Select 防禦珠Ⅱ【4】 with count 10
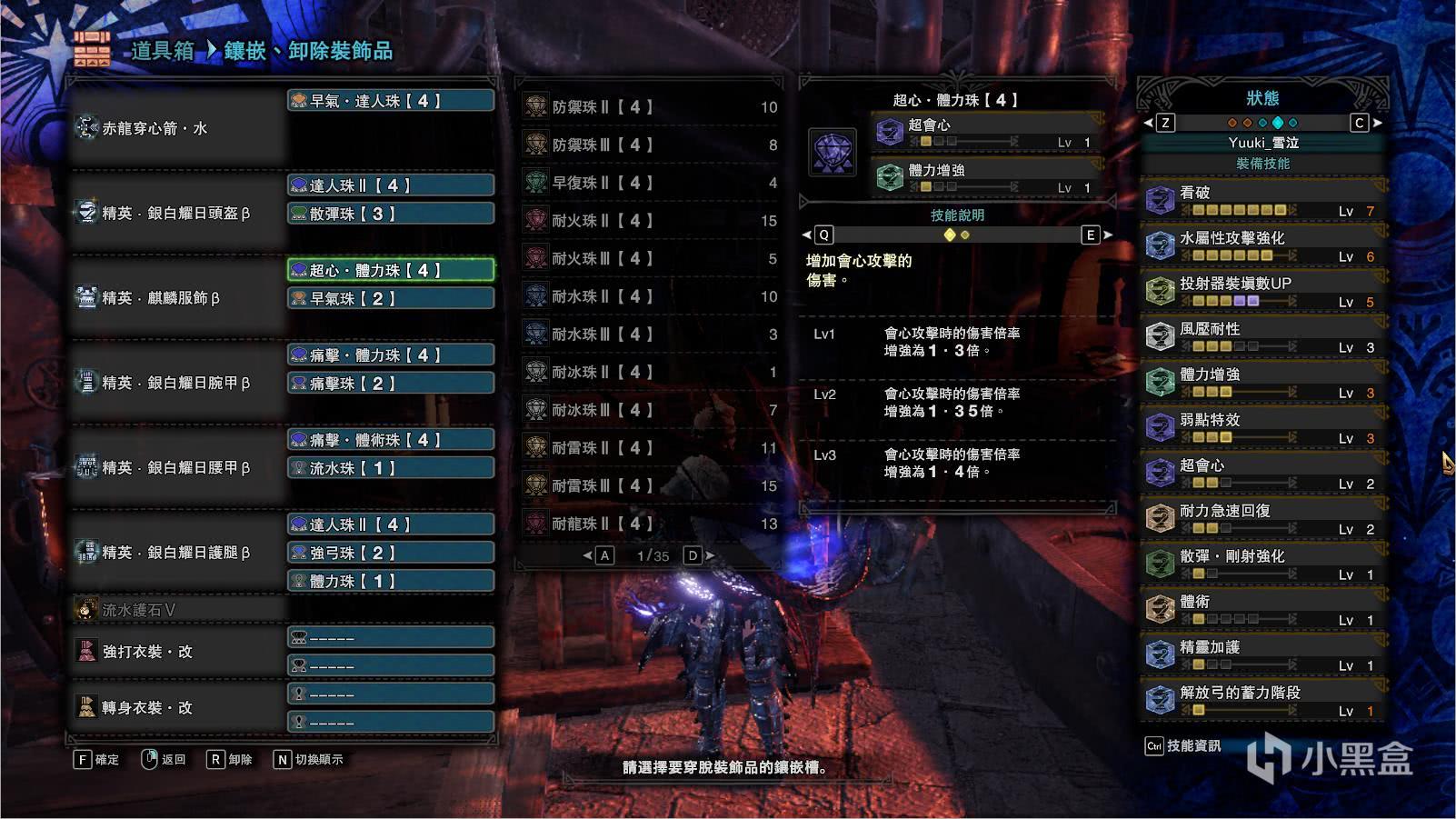 651,107
